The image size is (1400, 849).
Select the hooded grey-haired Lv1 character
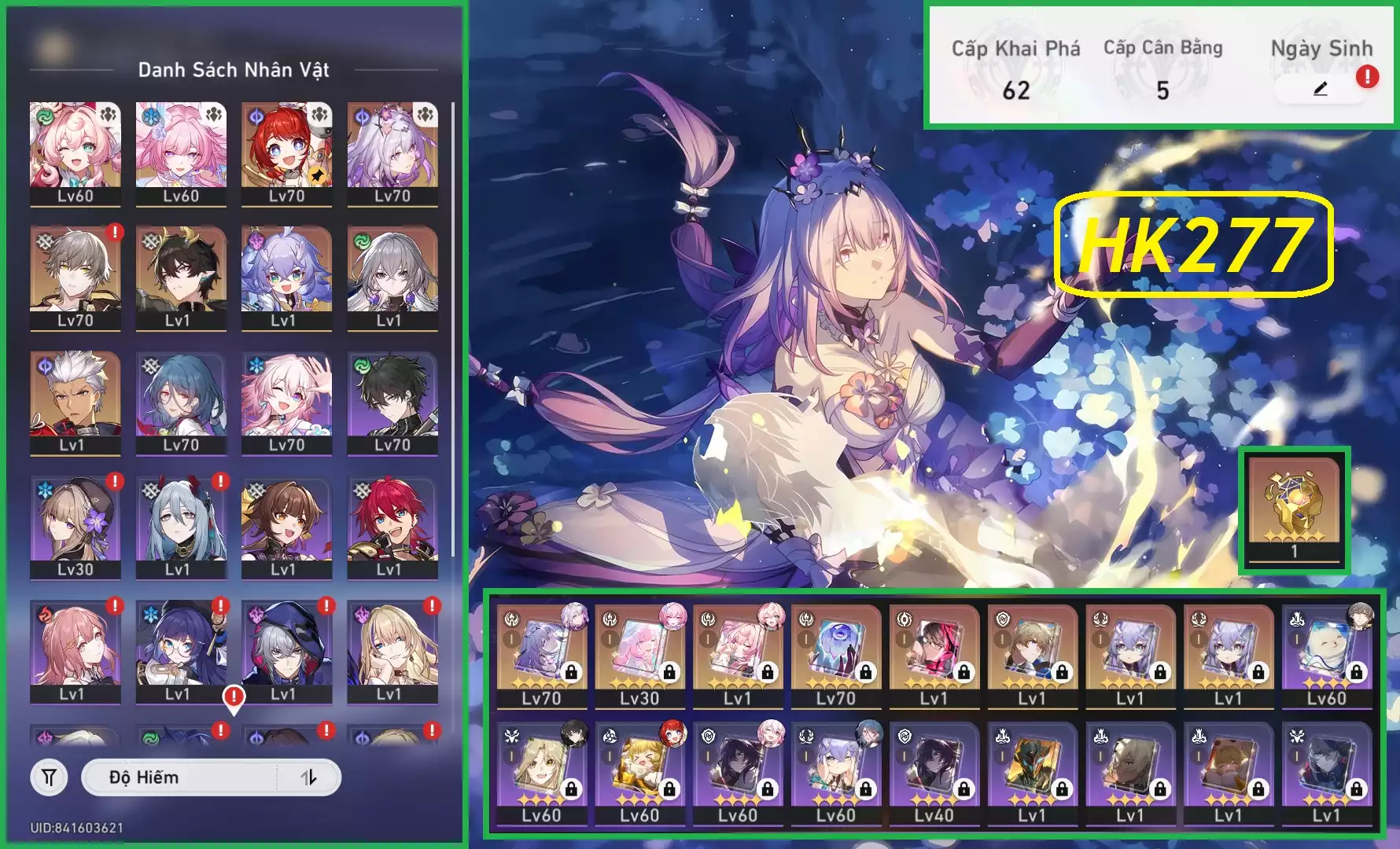(x=286, y=650)
